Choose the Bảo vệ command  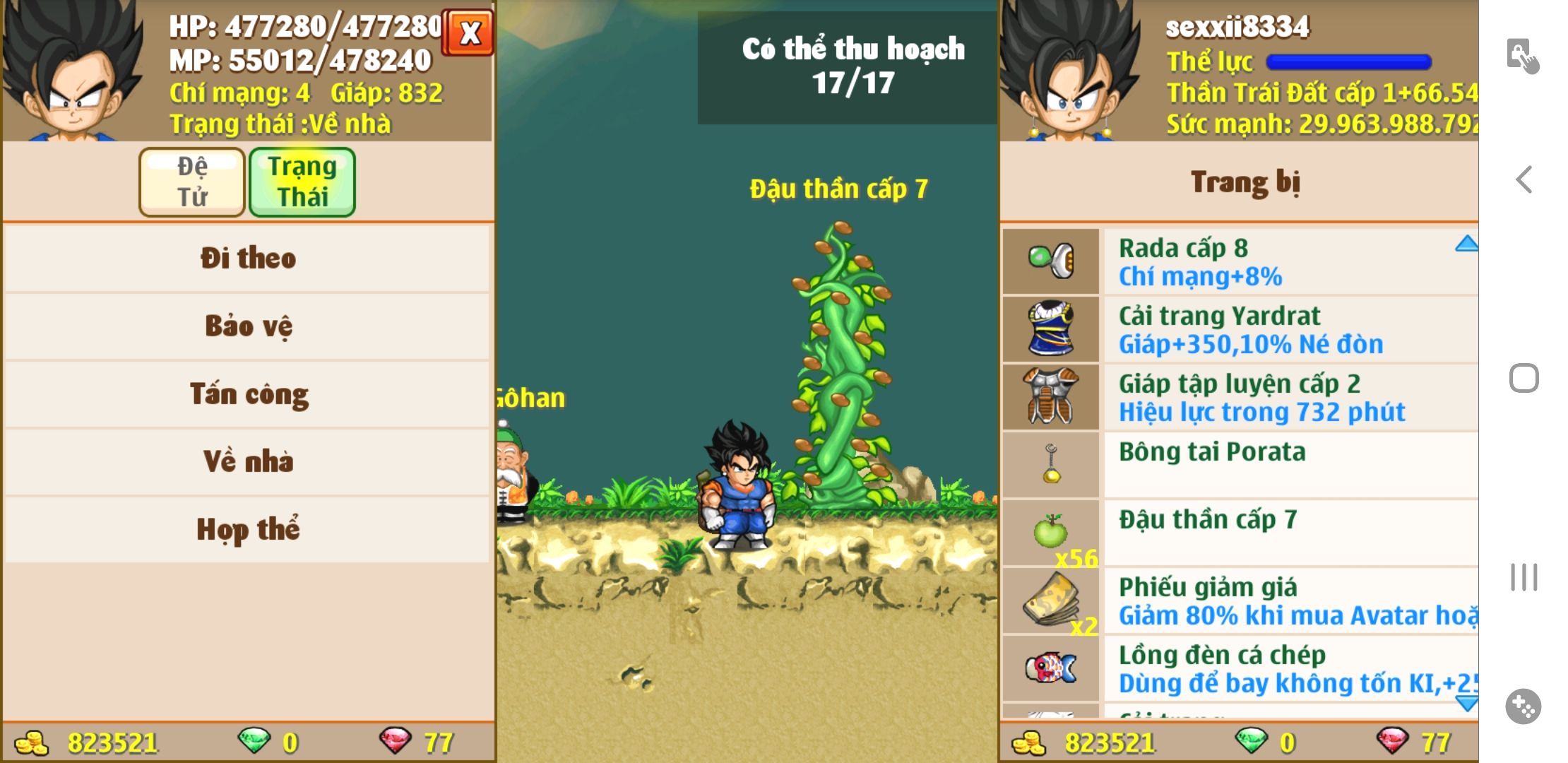pos(247,326)
